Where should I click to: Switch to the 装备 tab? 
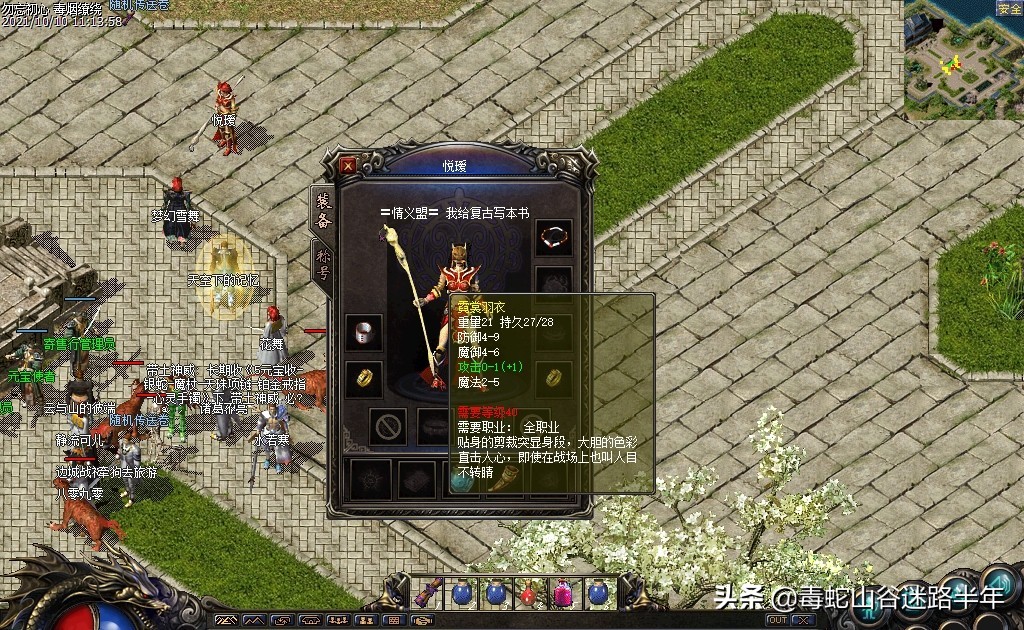pos(323,211)
